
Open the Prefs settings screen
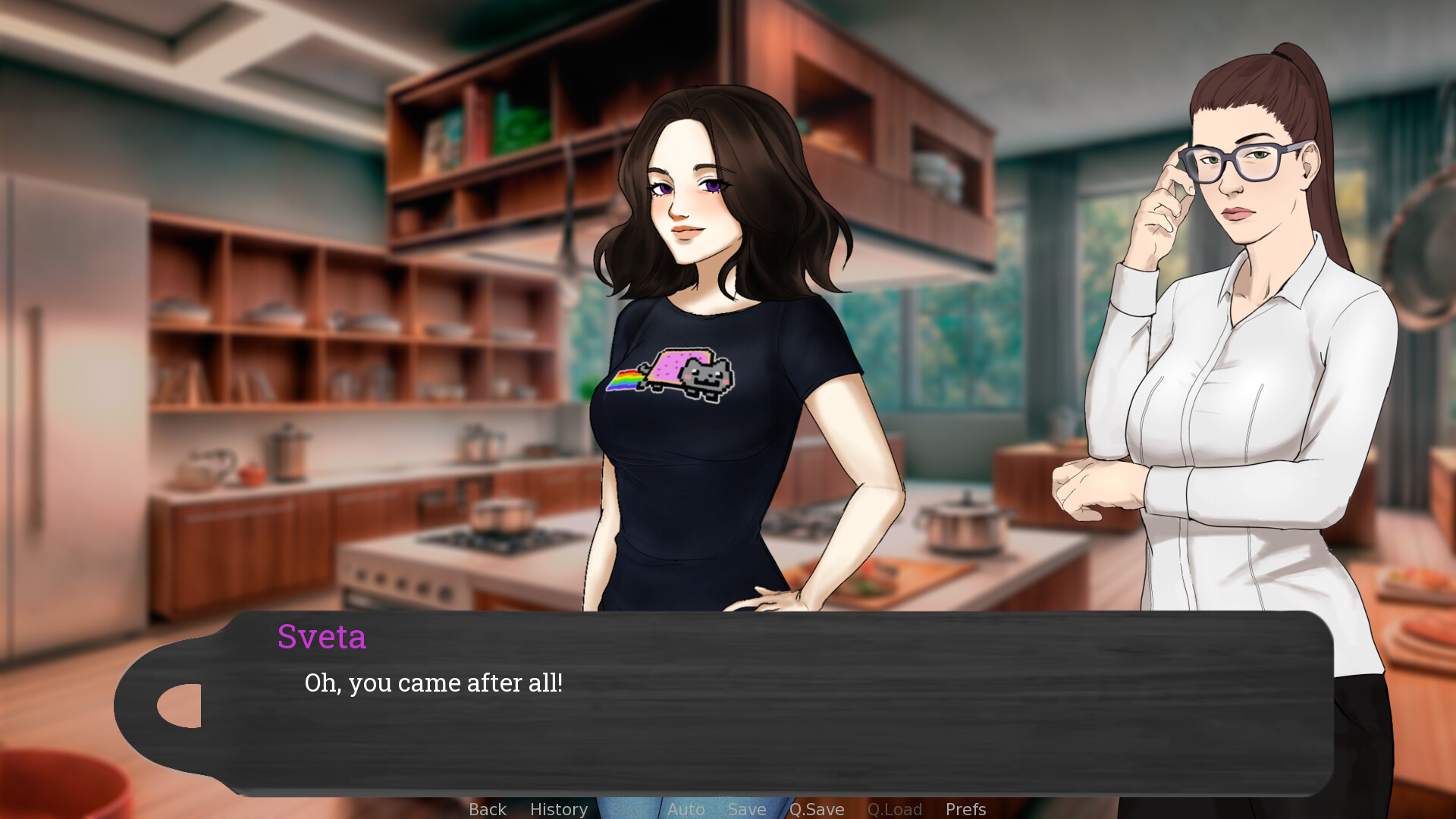tap(965, 809)
